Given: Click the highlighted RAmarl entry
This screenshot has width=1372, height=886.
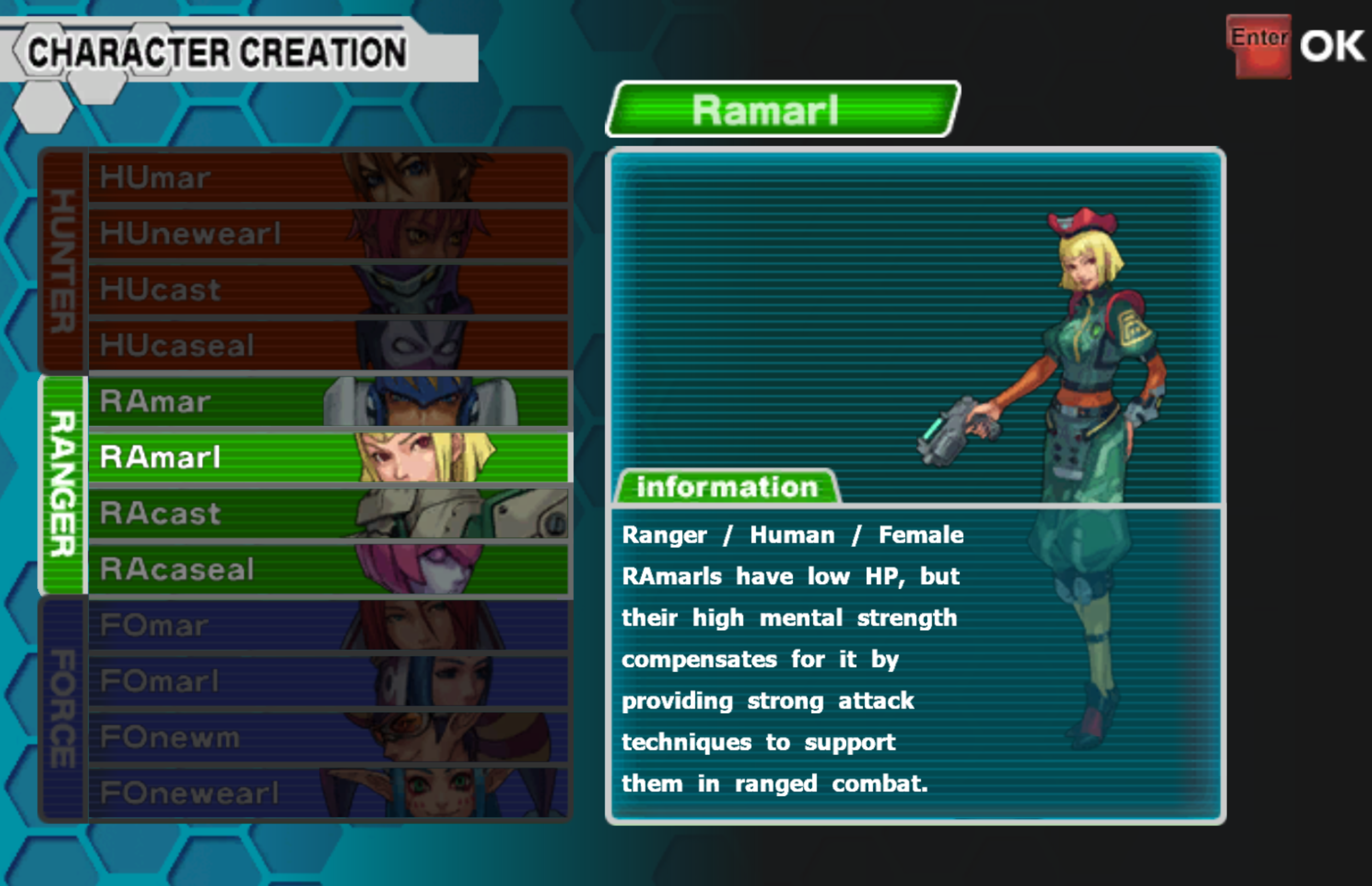Looking at the screenshot, I should point(328,457).
